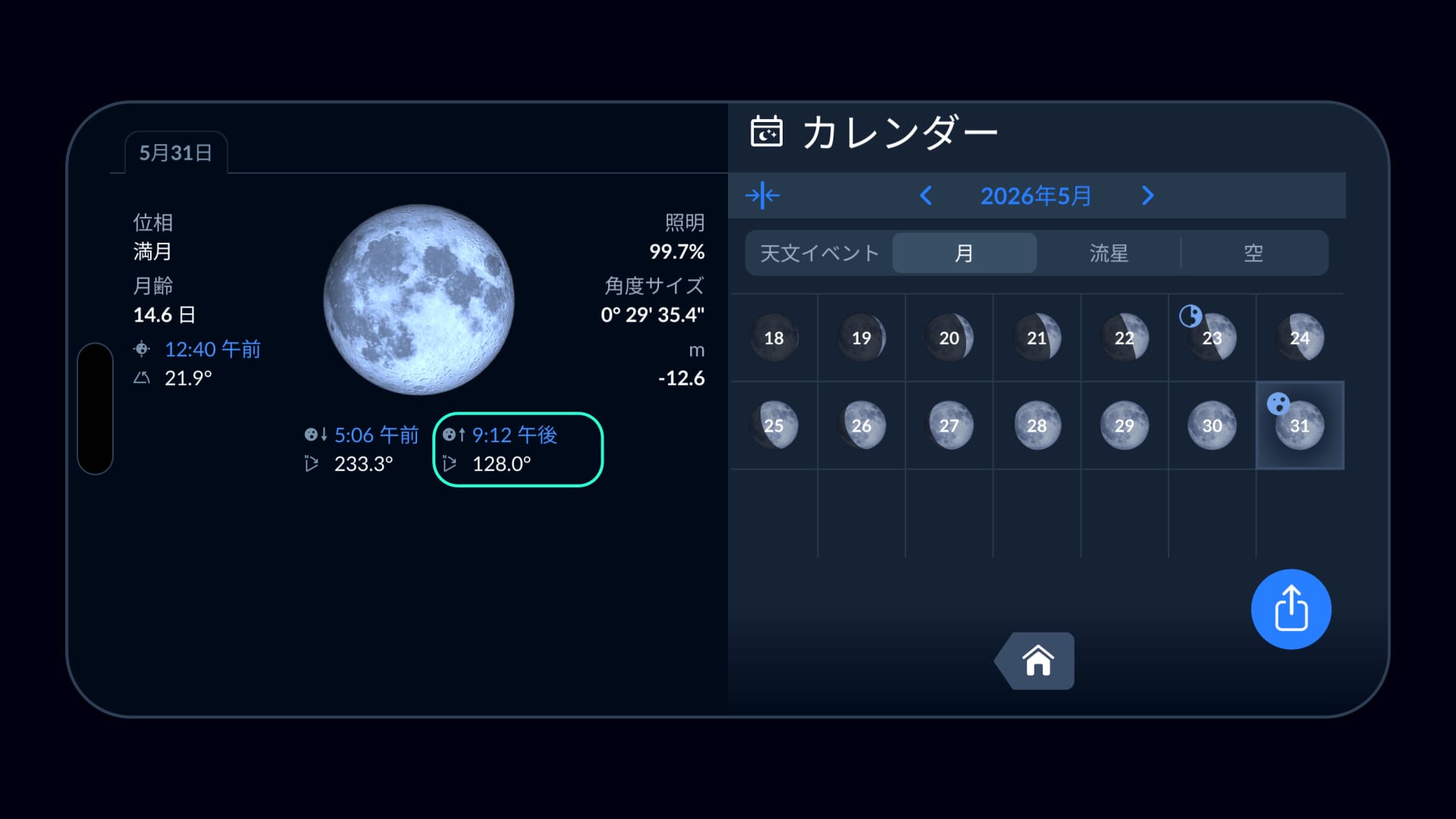Click the calendar icon beside カレンダー title
This screenshot has height=819, width=1456.
tap(767, 132)
